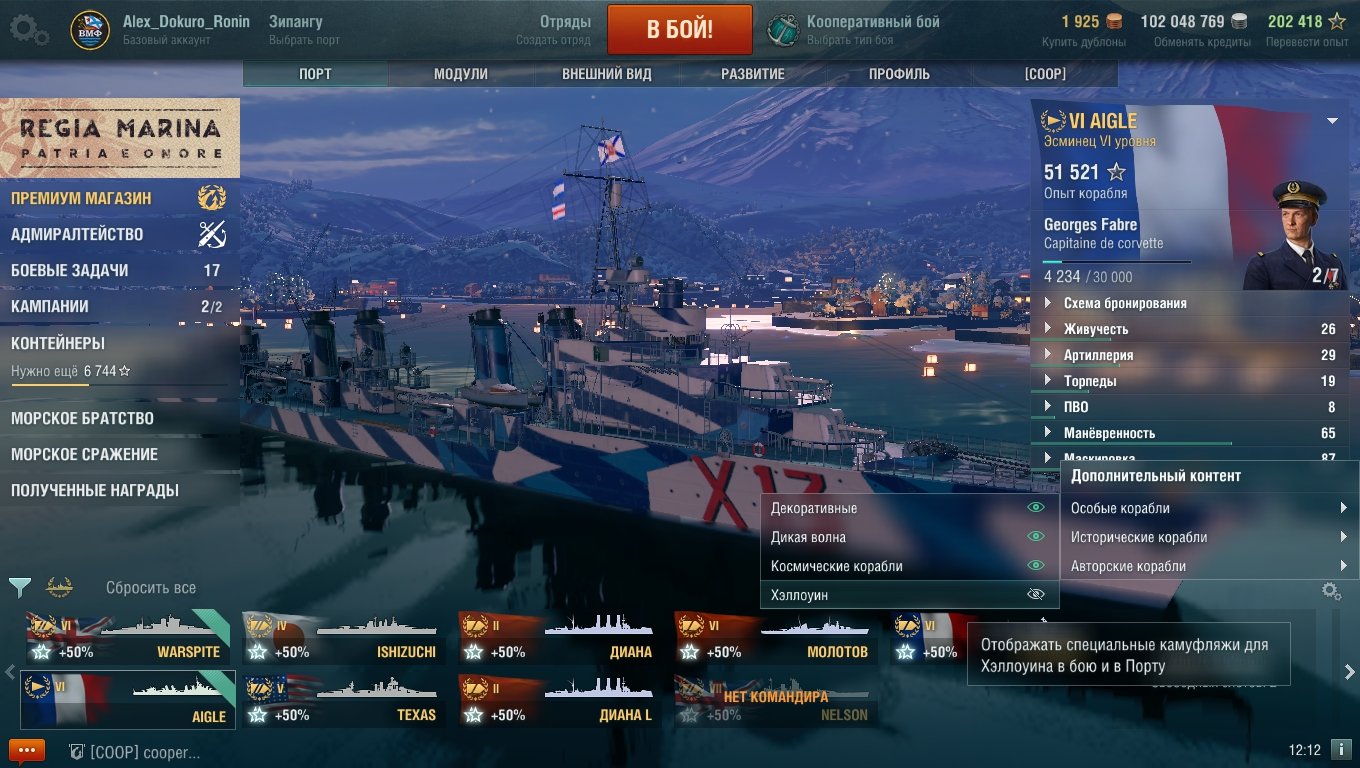Show the ПРОФИЛЬ tab
The height and width of the screenshot is (768, 1360).
click(x=899, y=74)
